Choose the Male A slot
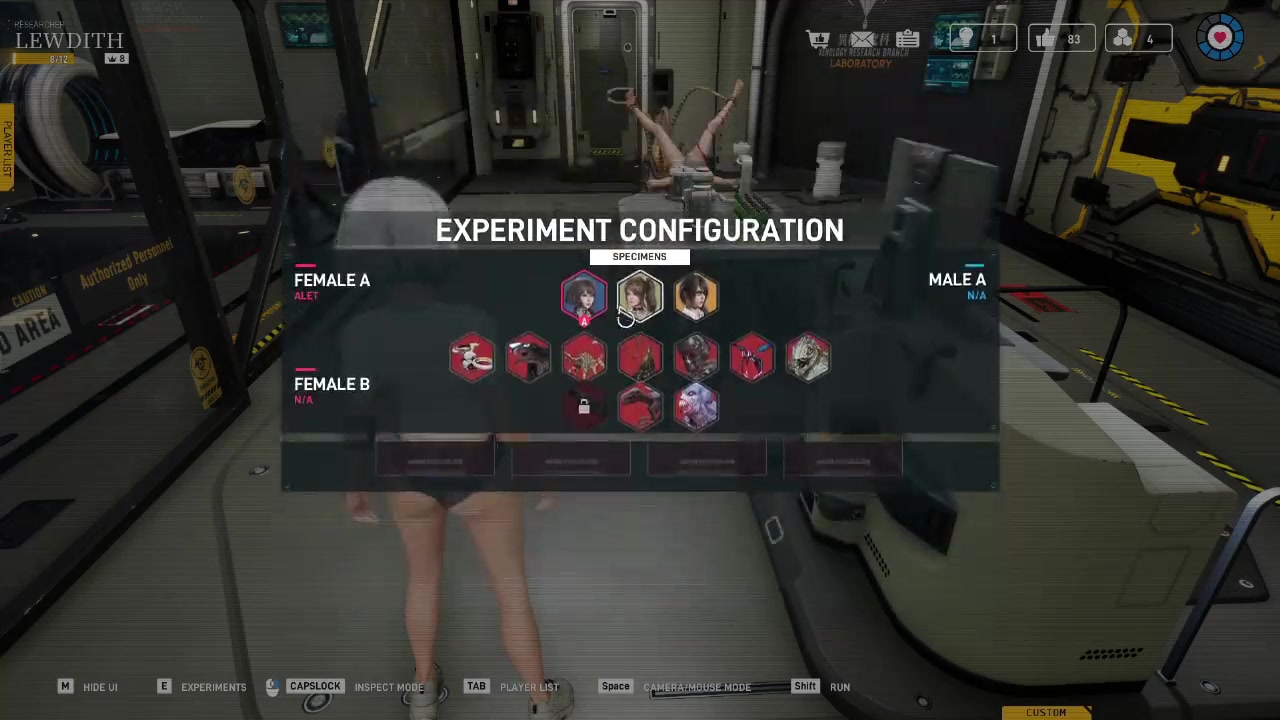 (x=956, y=281)
